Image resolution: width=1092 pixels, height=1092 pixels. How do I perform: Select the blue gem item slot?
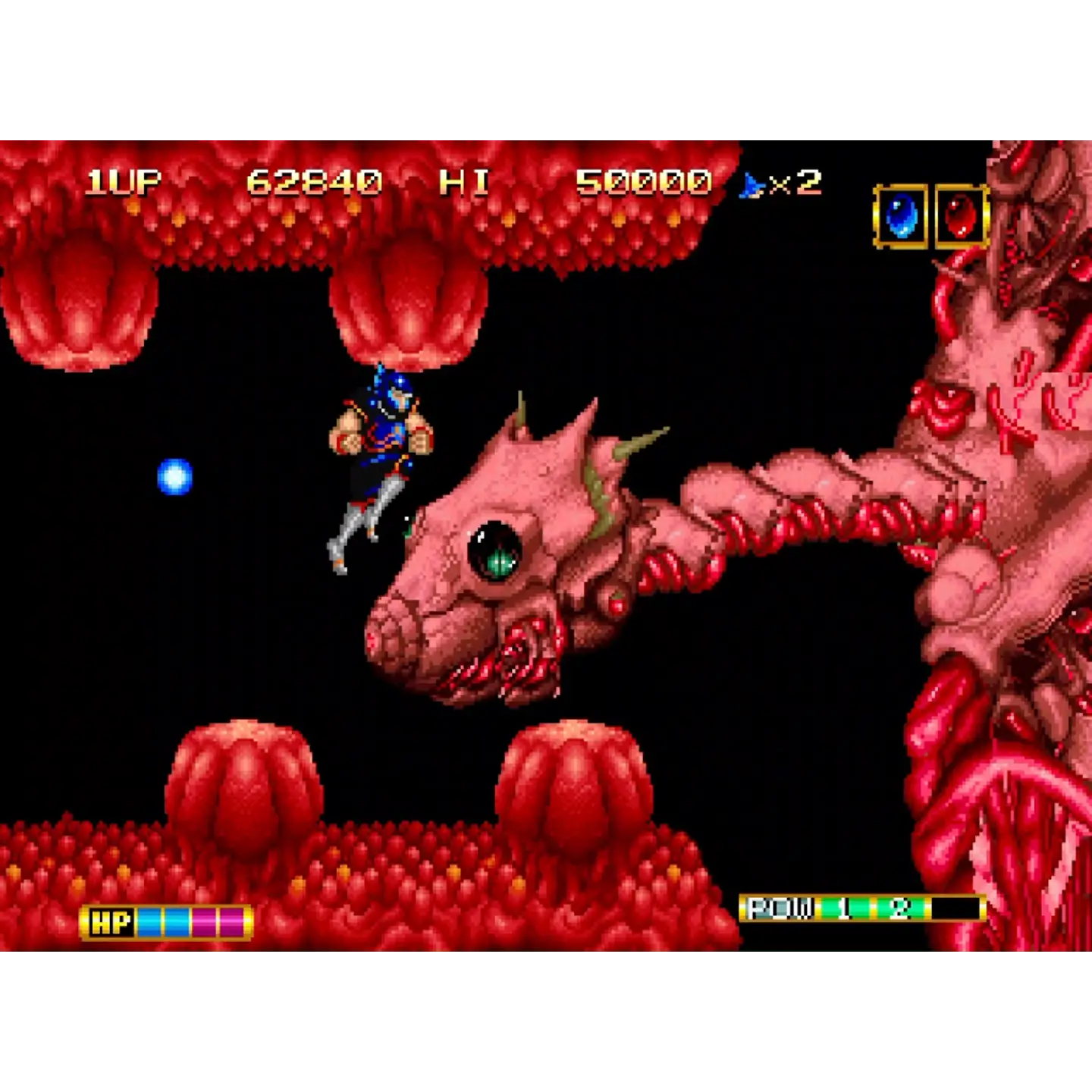pos(900,217)
